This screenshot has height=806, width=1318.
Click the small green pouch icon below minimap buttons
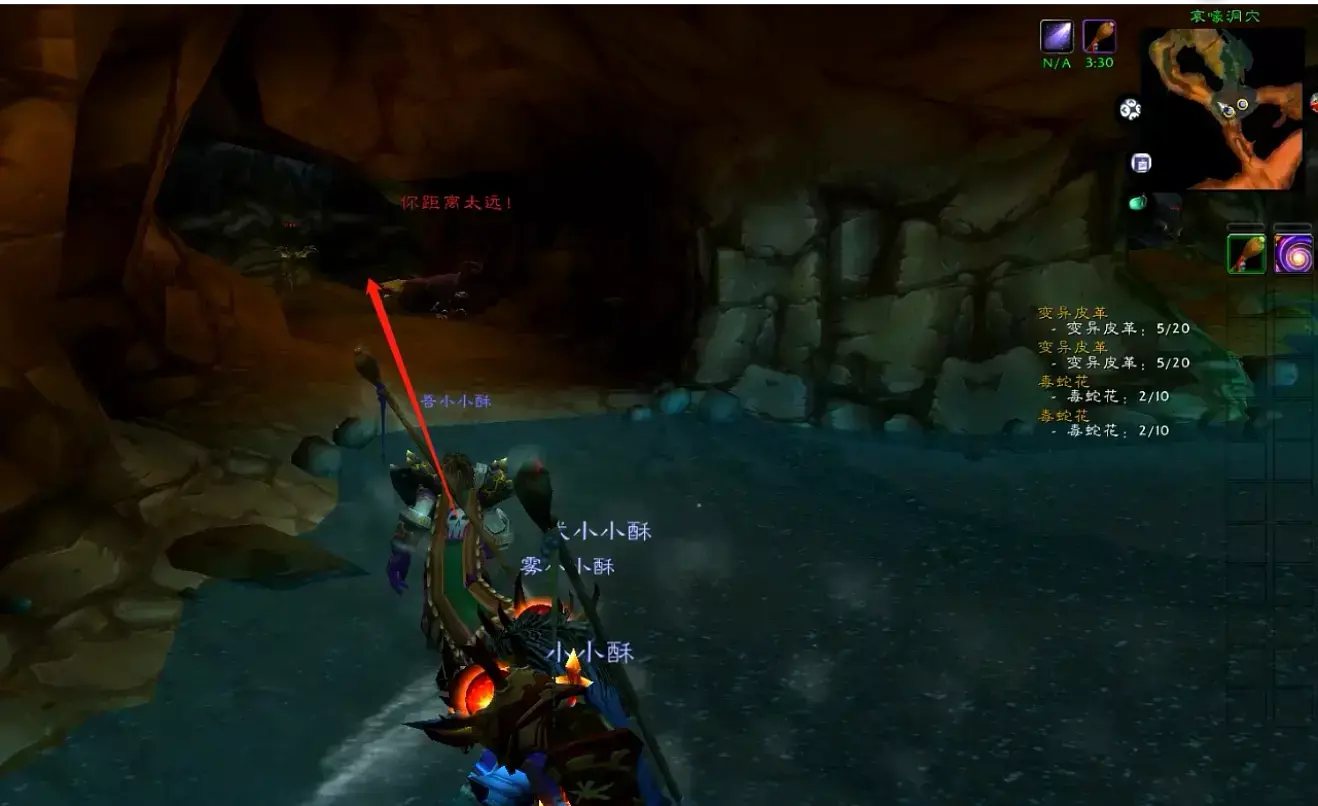coord(1136,202)
